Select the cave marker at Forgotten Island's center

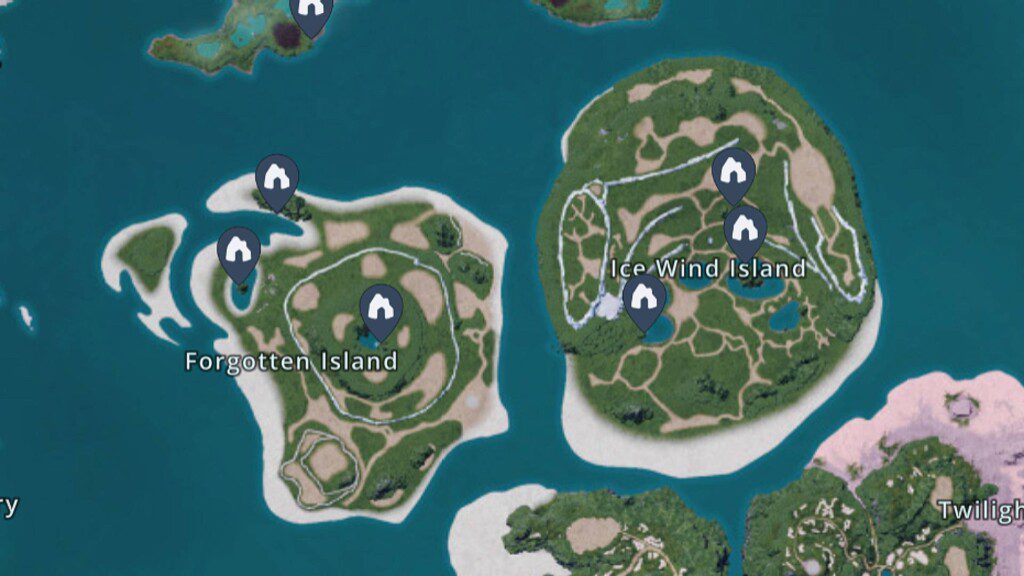coord(381,309)
